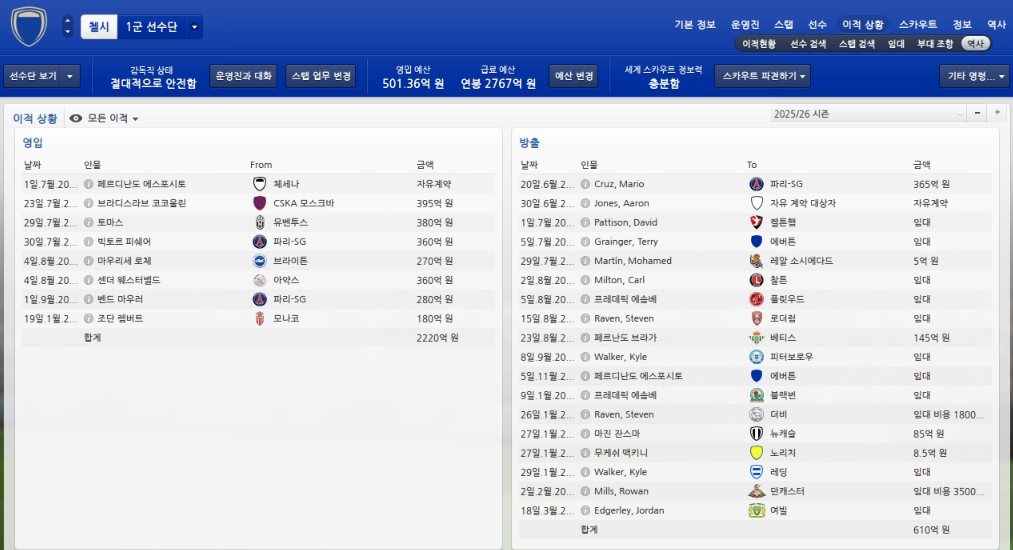
Task: Switch to the 스카우트 tab
Action: (917, 24)
